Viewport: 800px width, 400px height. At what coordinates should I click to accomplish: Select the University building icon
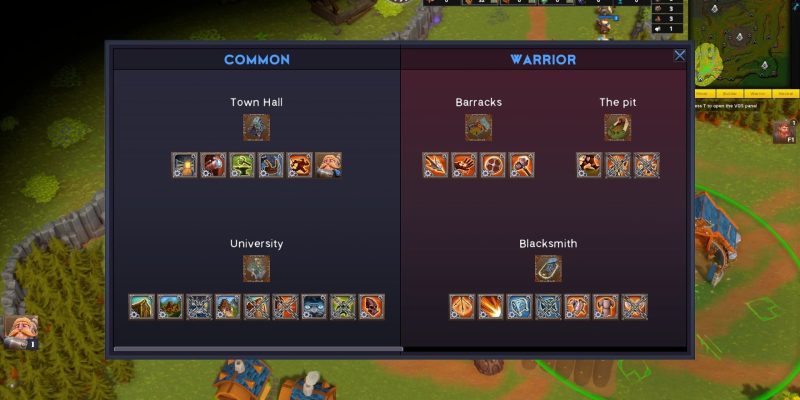pyautogui.click(x=257, y=268)
